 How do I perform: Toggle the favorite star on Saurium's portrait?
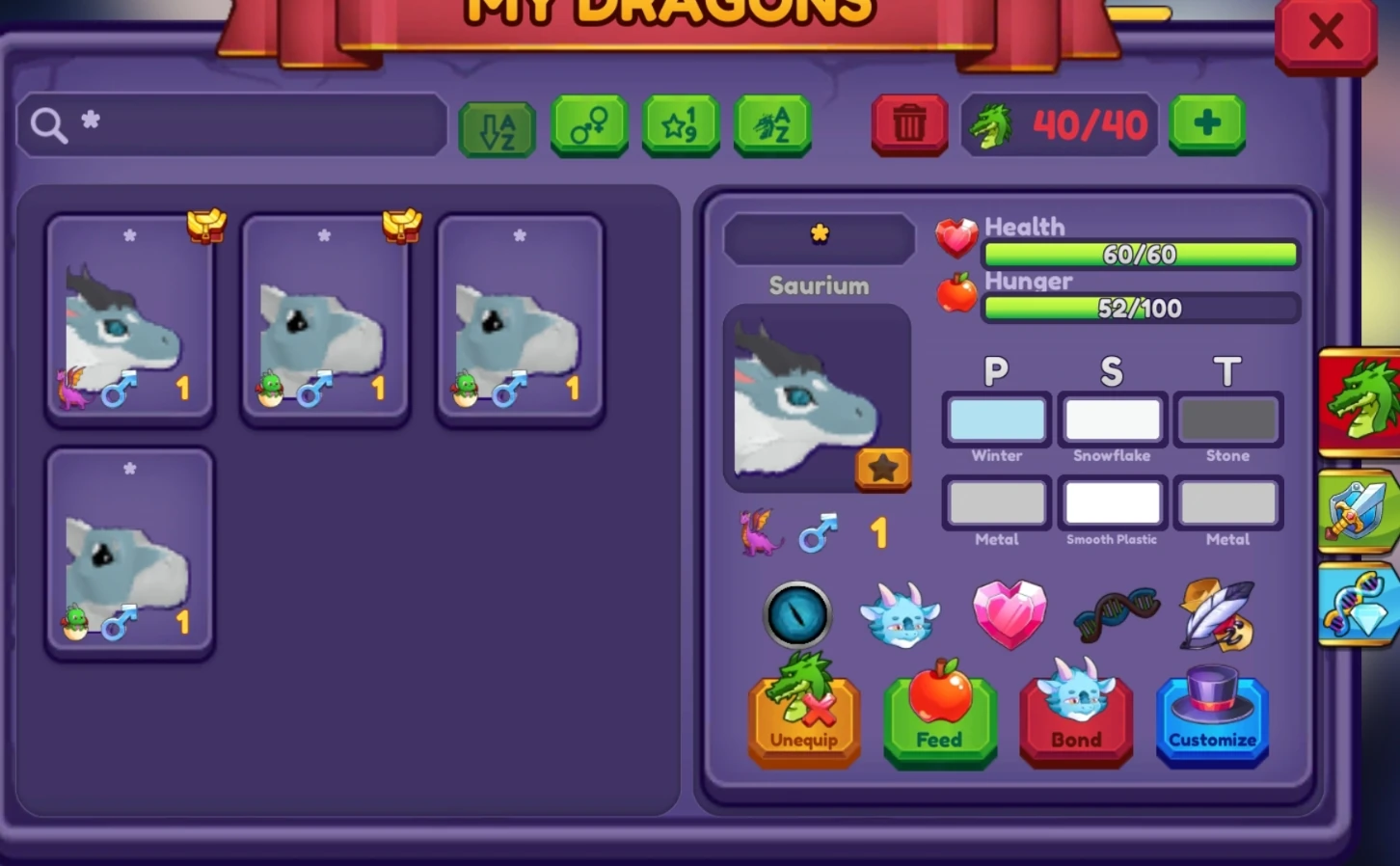pyautogui.click(x=883, y=469)
